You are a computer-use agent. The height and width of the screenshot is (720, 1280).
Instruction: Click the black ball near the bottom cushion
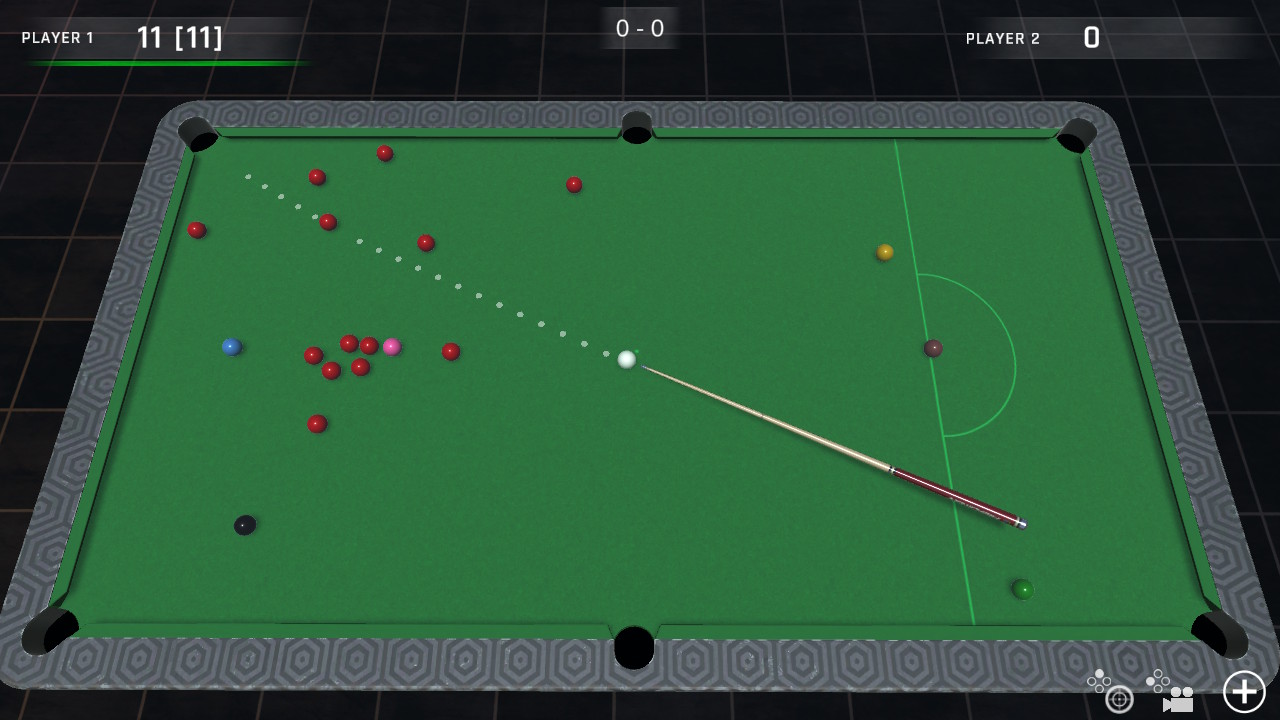tap(243, 524)
